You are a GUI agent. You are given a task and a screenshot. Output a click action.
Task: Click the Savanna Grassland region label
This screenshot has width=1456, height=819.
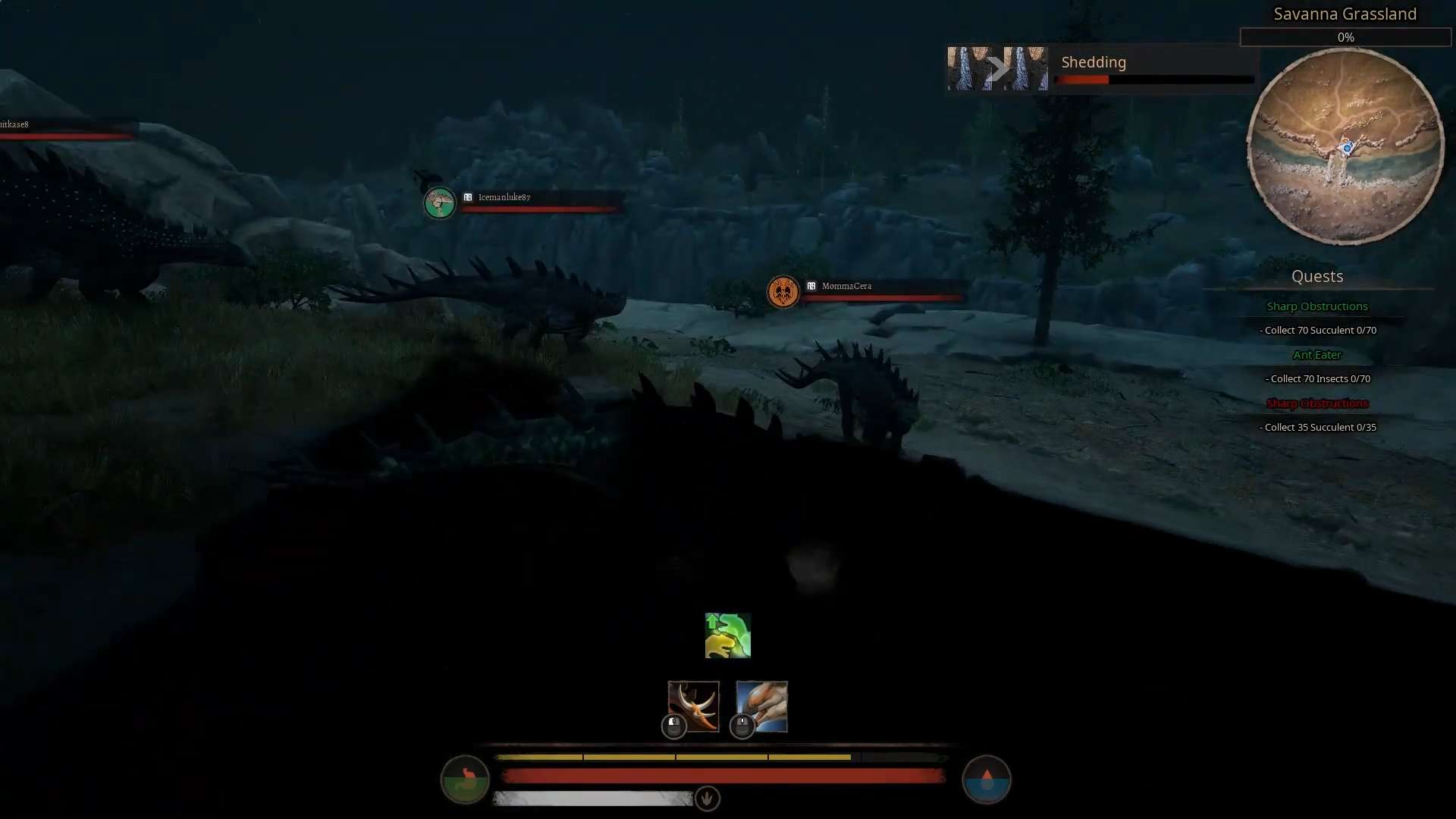click(x=1345, y=13)
